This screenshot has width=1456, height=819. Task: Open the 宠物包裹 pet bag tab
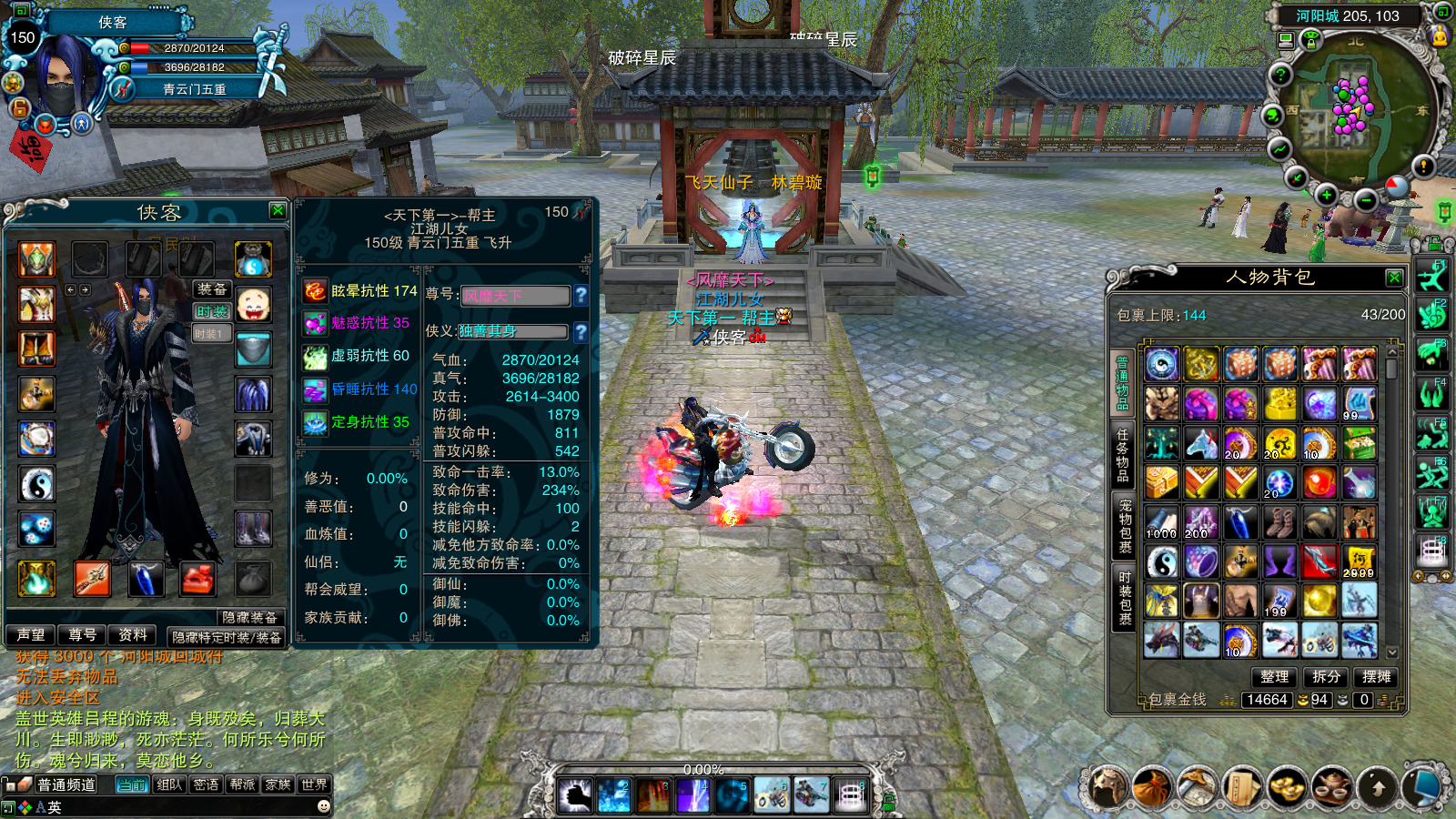pyautogui.click(x=1125, y=526)
